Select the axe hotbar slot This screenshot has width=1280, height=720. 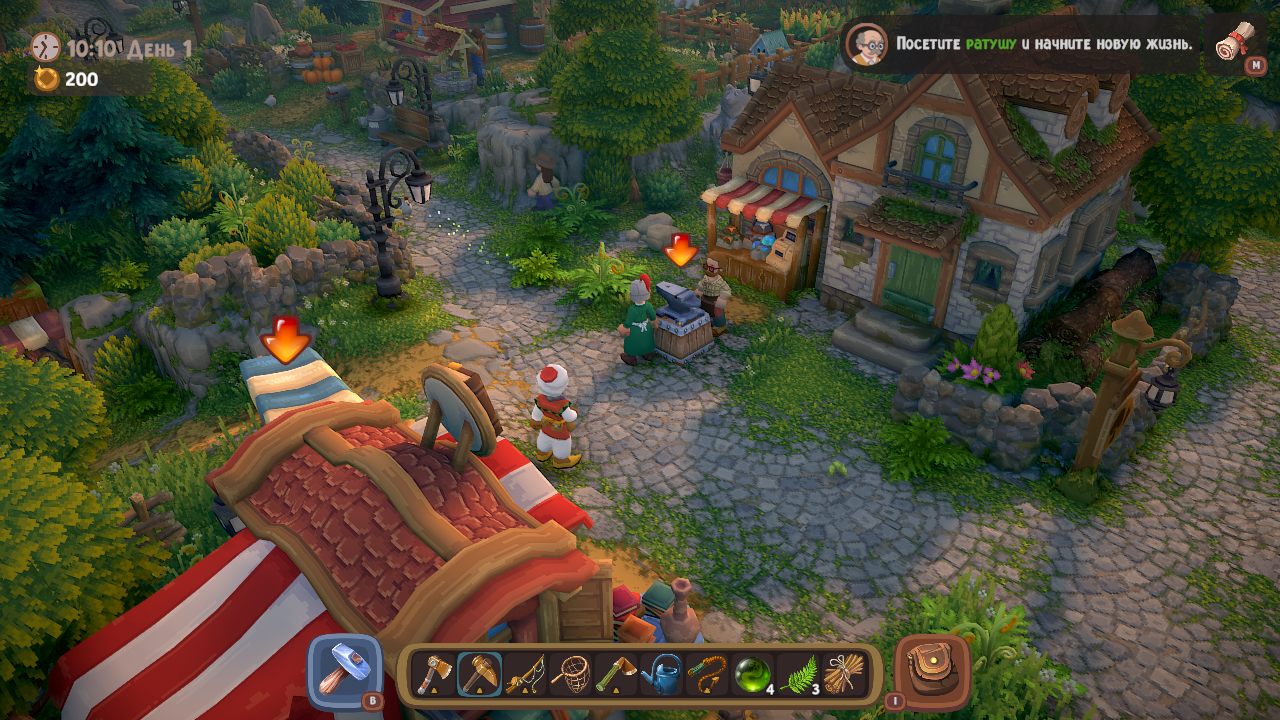(434, 674)
